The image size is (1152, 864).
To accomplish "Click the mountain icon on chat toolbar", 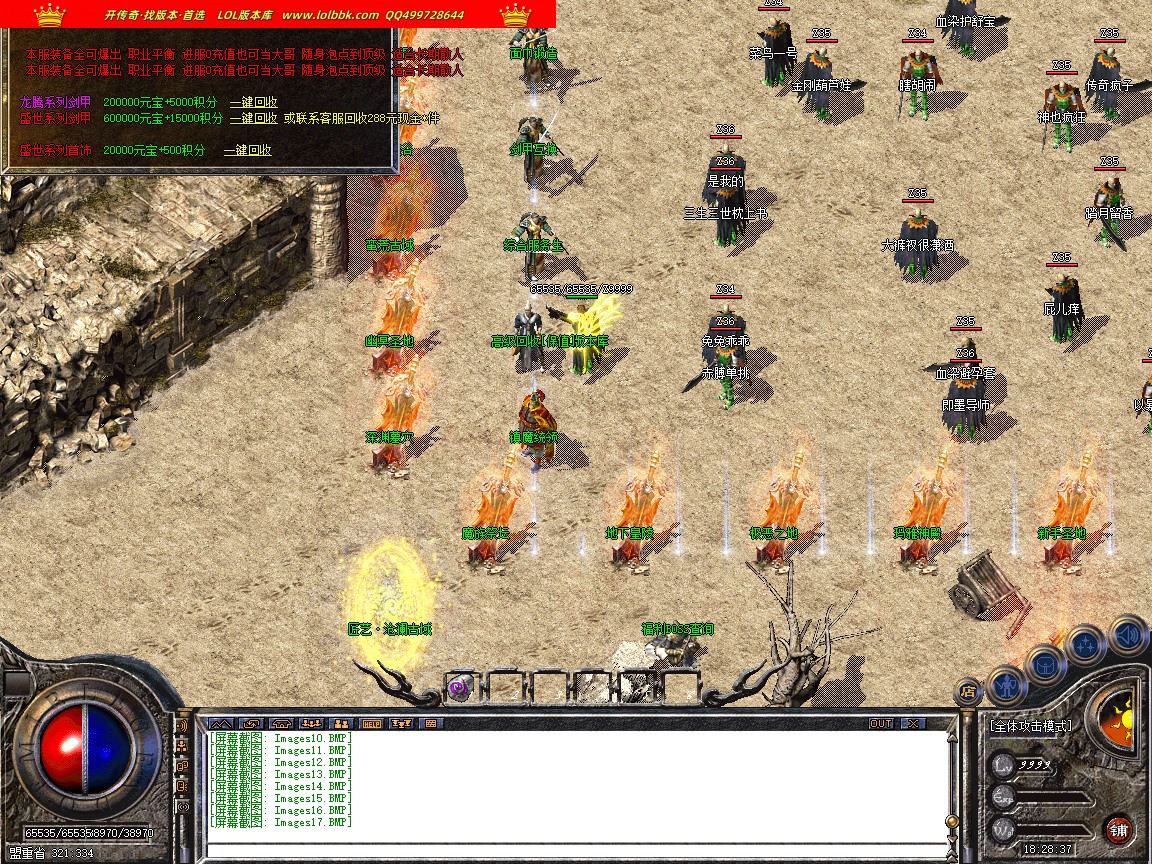I will (219, 723).
